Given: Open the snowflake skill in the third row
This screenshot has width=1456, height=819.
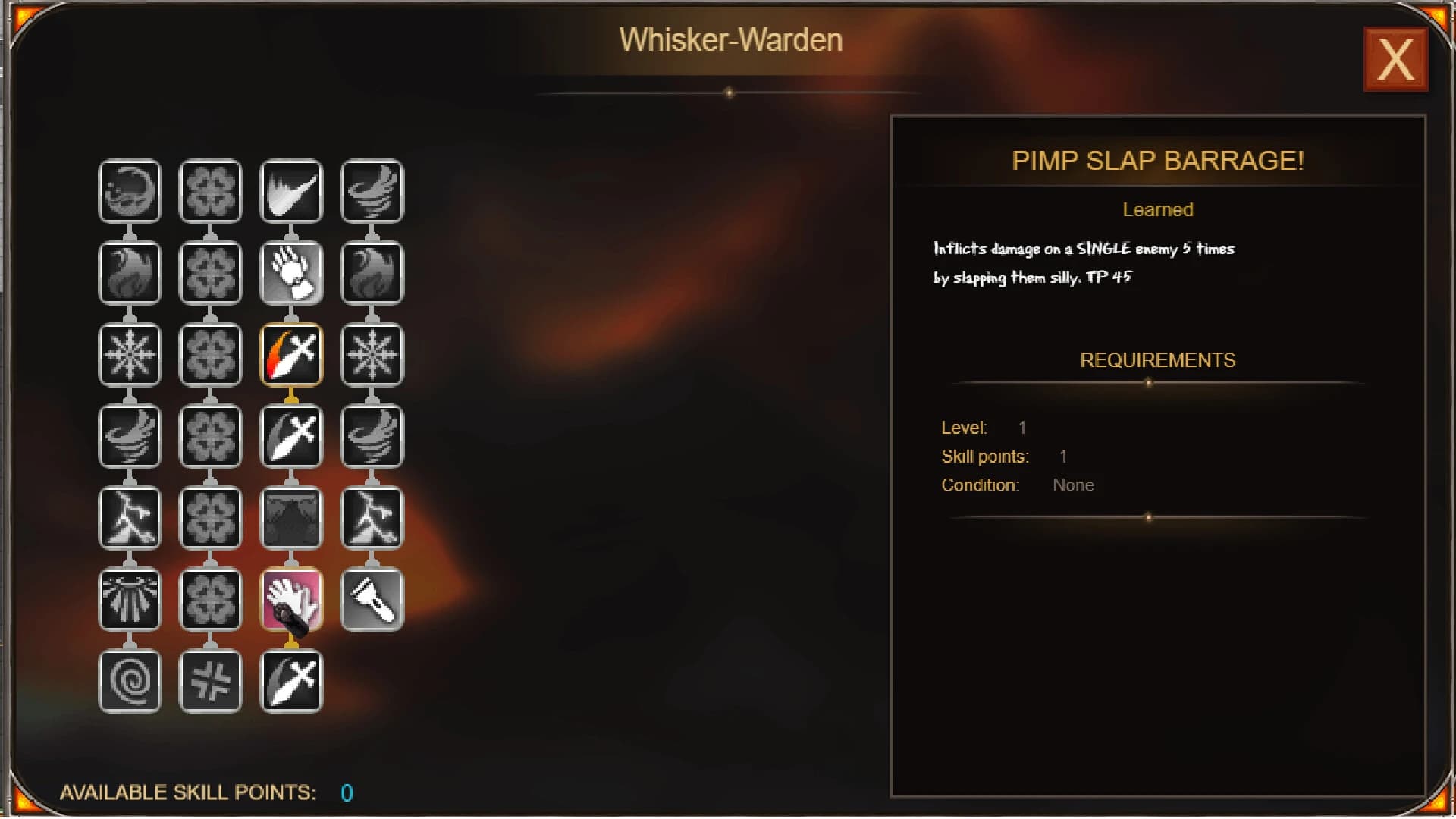Looking at the screenshot, I should pyautogui.click(x=130, y=355).
